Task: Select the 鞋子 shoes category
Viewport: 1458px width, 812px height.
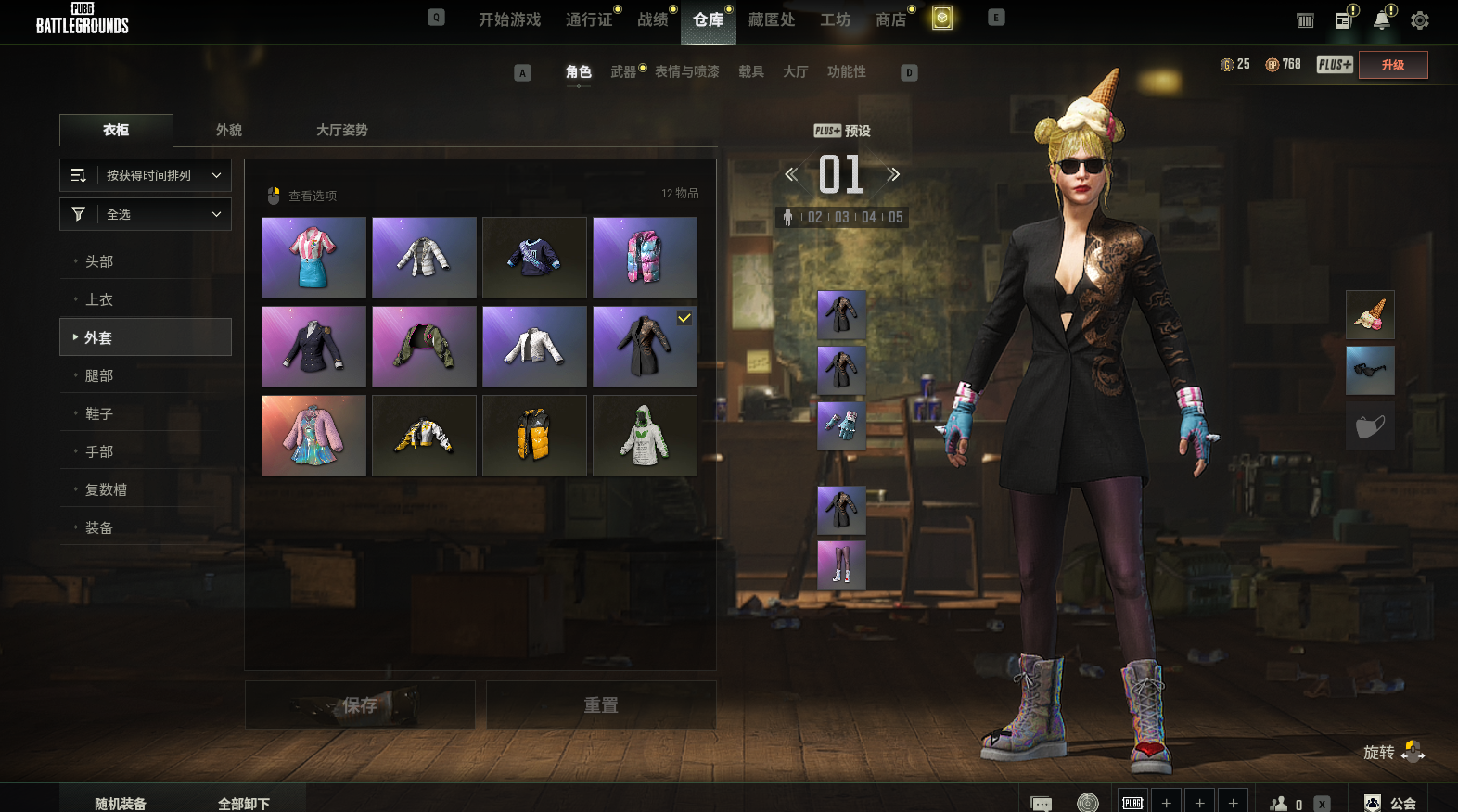Action: [99, 413]
